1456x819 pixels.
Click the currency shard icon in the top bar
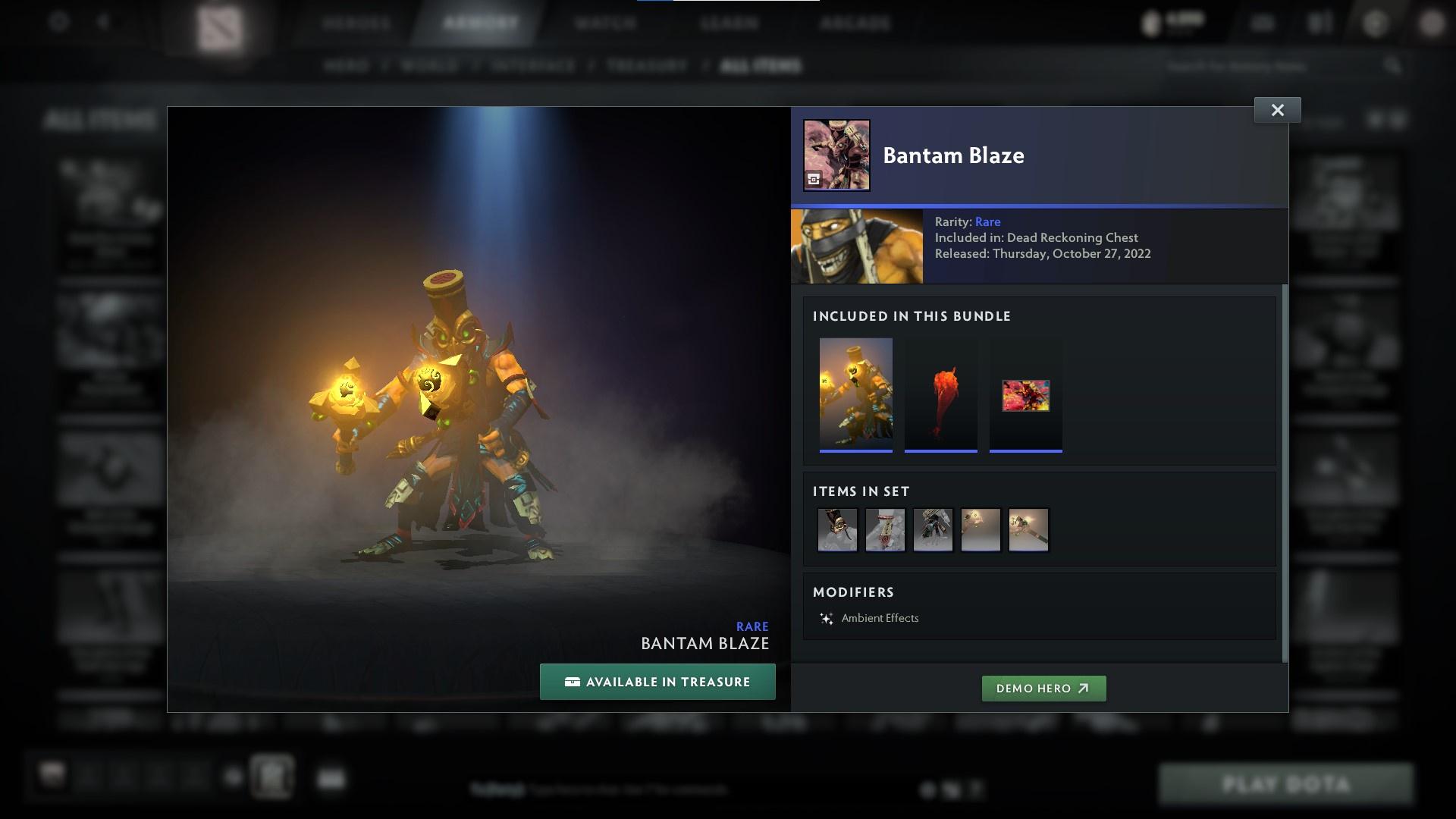point(1148,23)
